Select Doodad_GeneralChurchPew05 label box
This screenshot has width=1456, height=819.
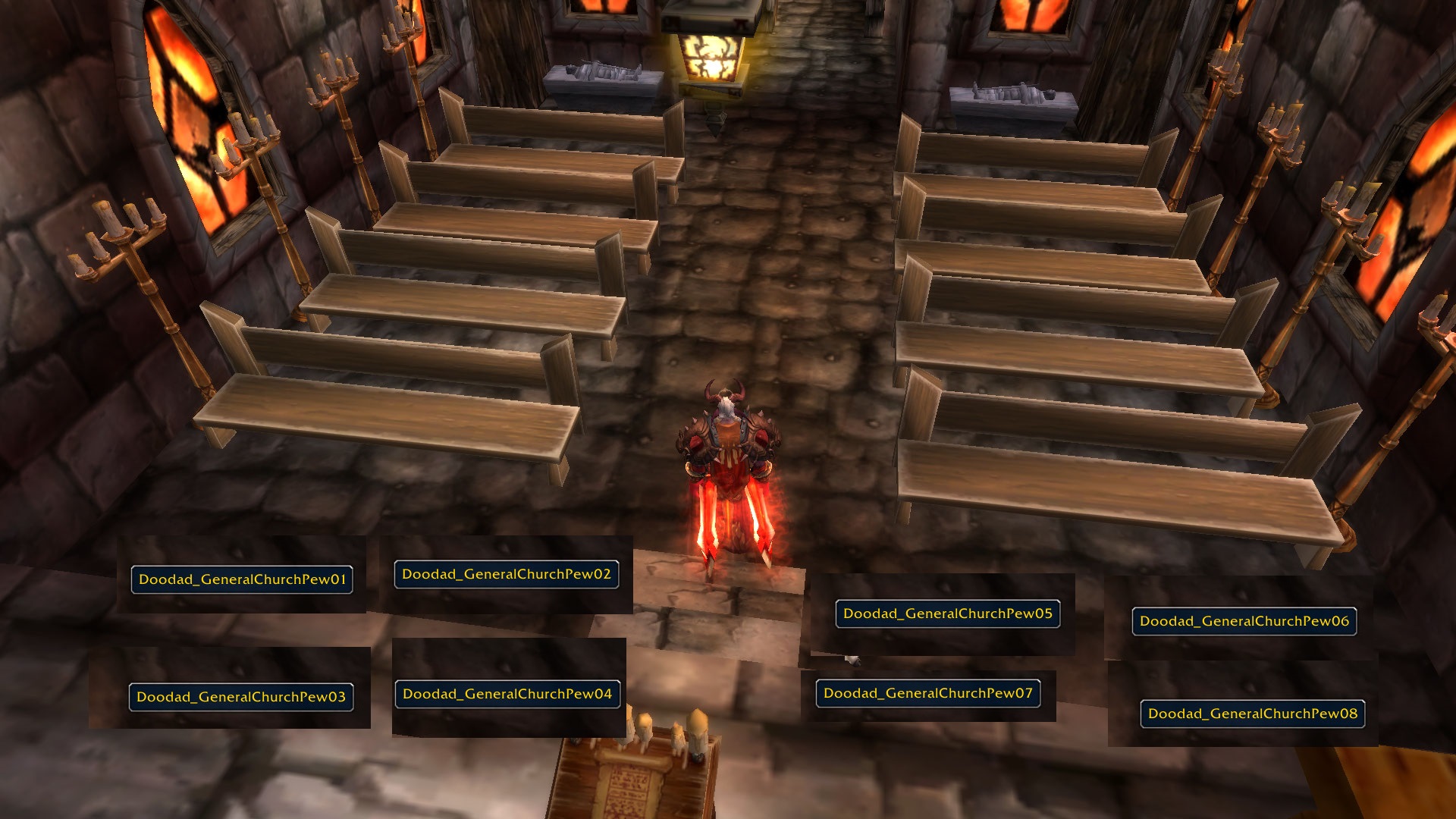948,613
